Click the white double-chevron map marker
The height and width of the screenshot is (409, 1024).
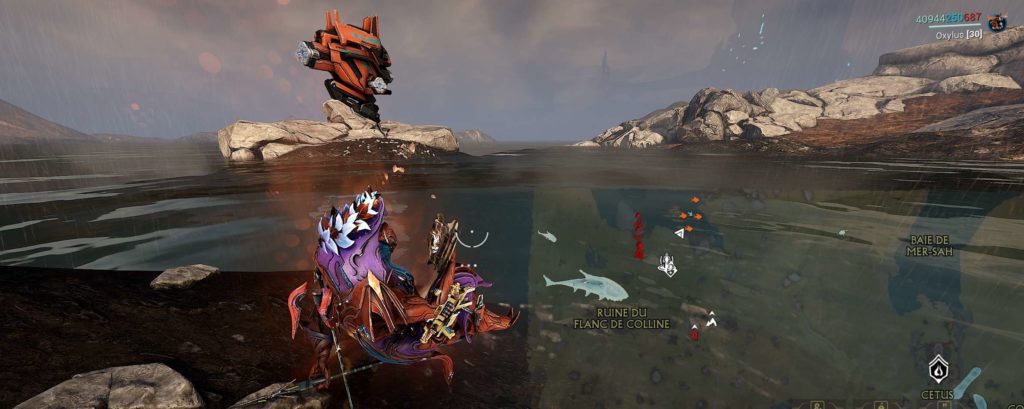(x=711, y=320)
